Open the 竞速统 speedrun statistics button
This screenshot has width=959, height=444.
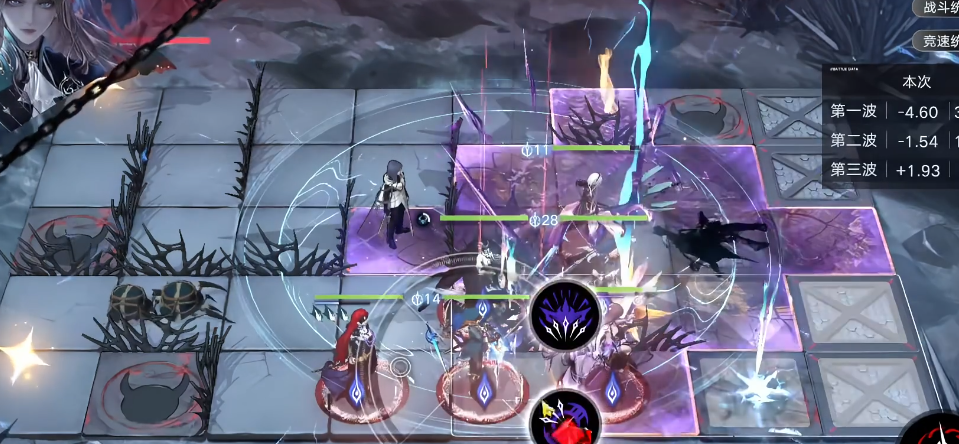coord(938,41)
